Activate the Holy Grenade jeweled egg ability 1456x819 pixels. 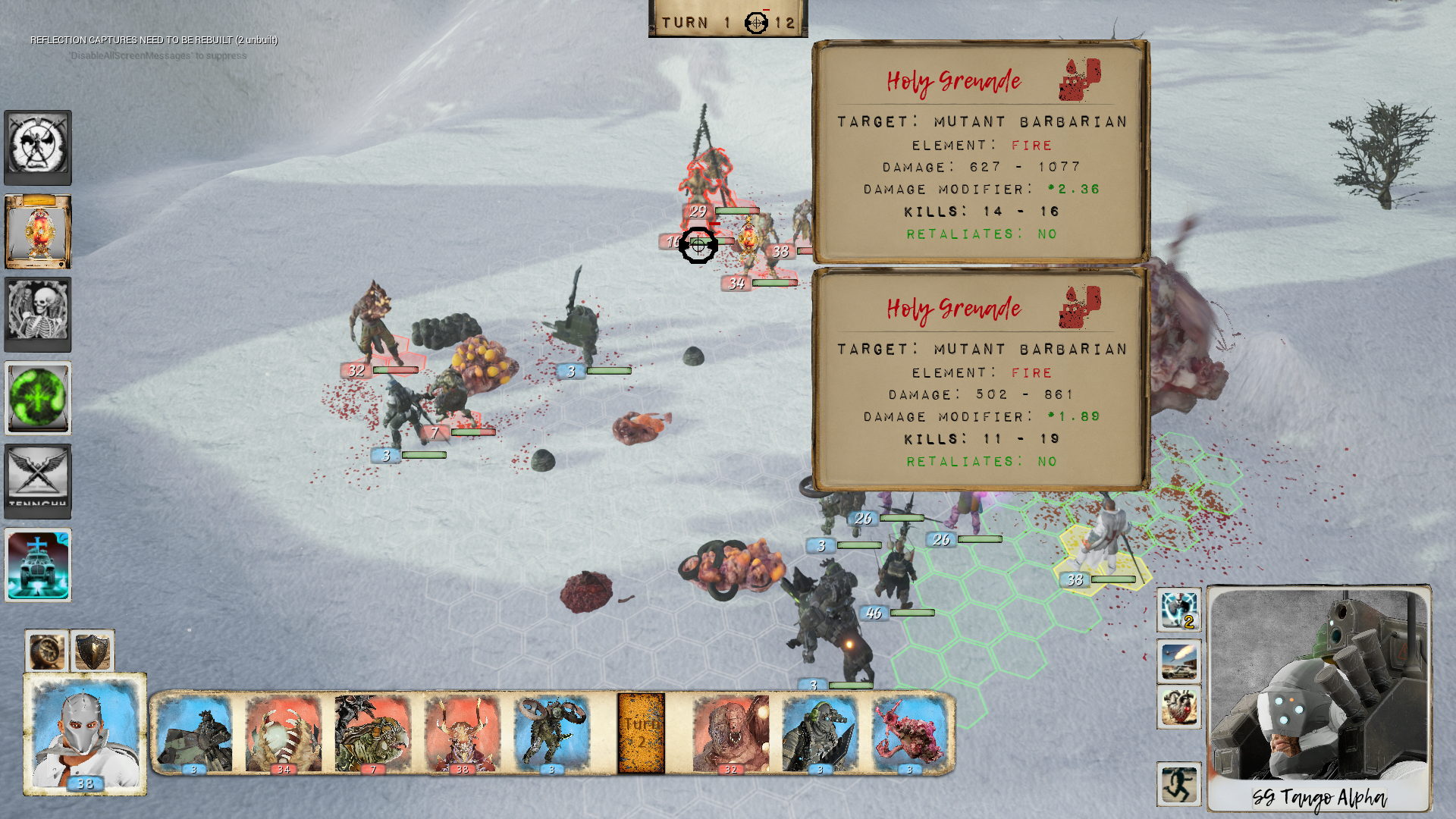38,231
